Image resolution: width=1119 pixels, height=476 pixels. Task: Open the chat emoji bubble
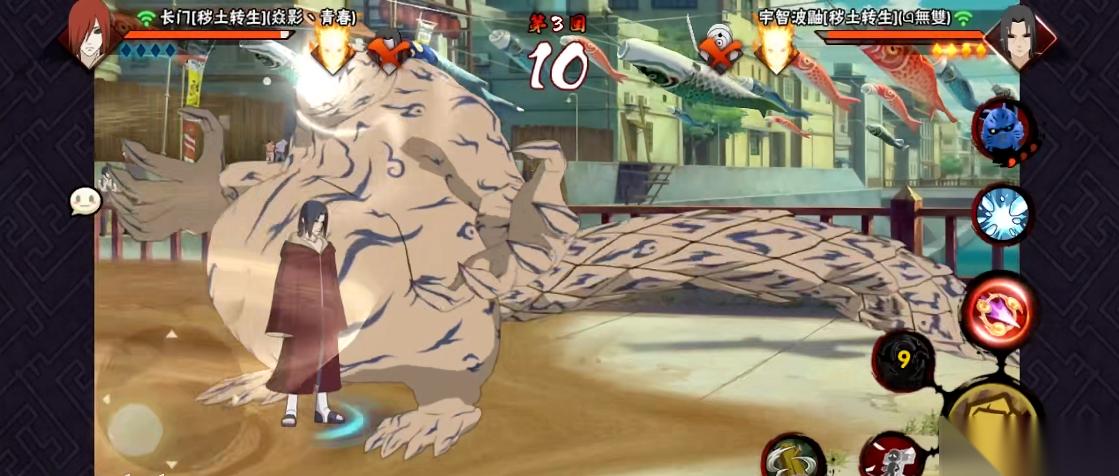point(86,202)
